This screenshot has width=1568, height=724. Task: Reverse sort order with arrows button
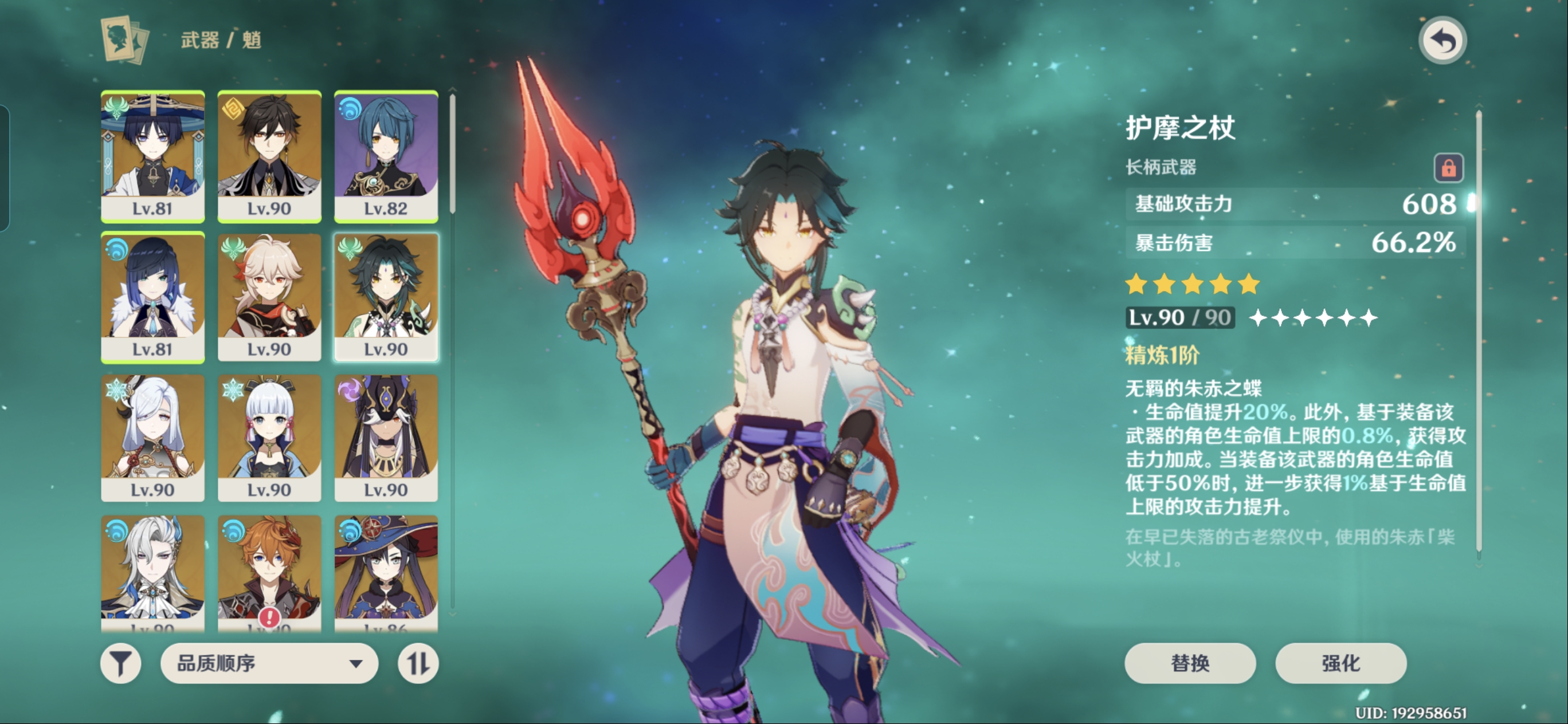pyautogui.click(x=418, y=663)
